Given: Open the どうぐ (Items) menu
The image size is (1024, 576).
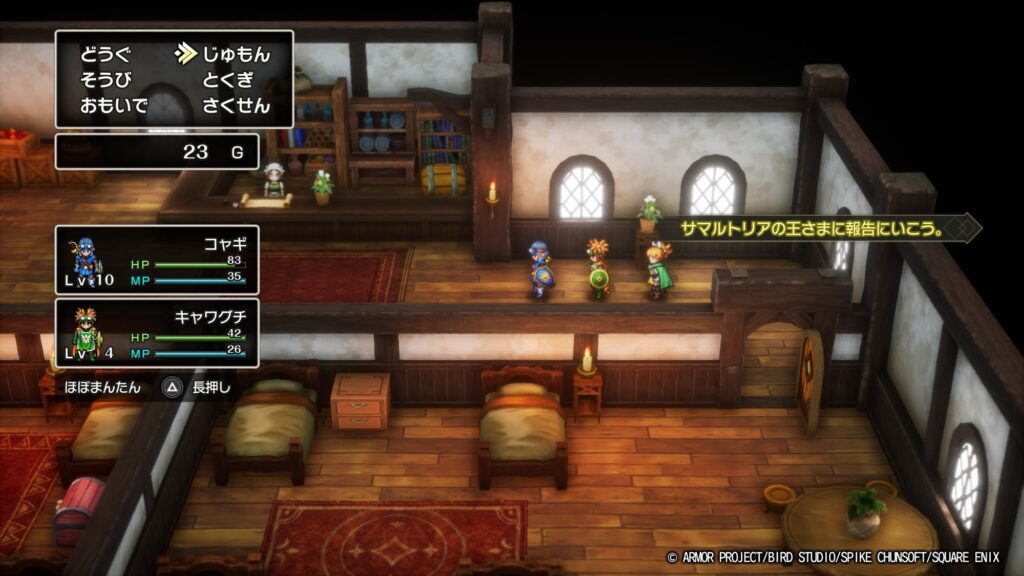Looking at the screenshot, I should 105,54.
